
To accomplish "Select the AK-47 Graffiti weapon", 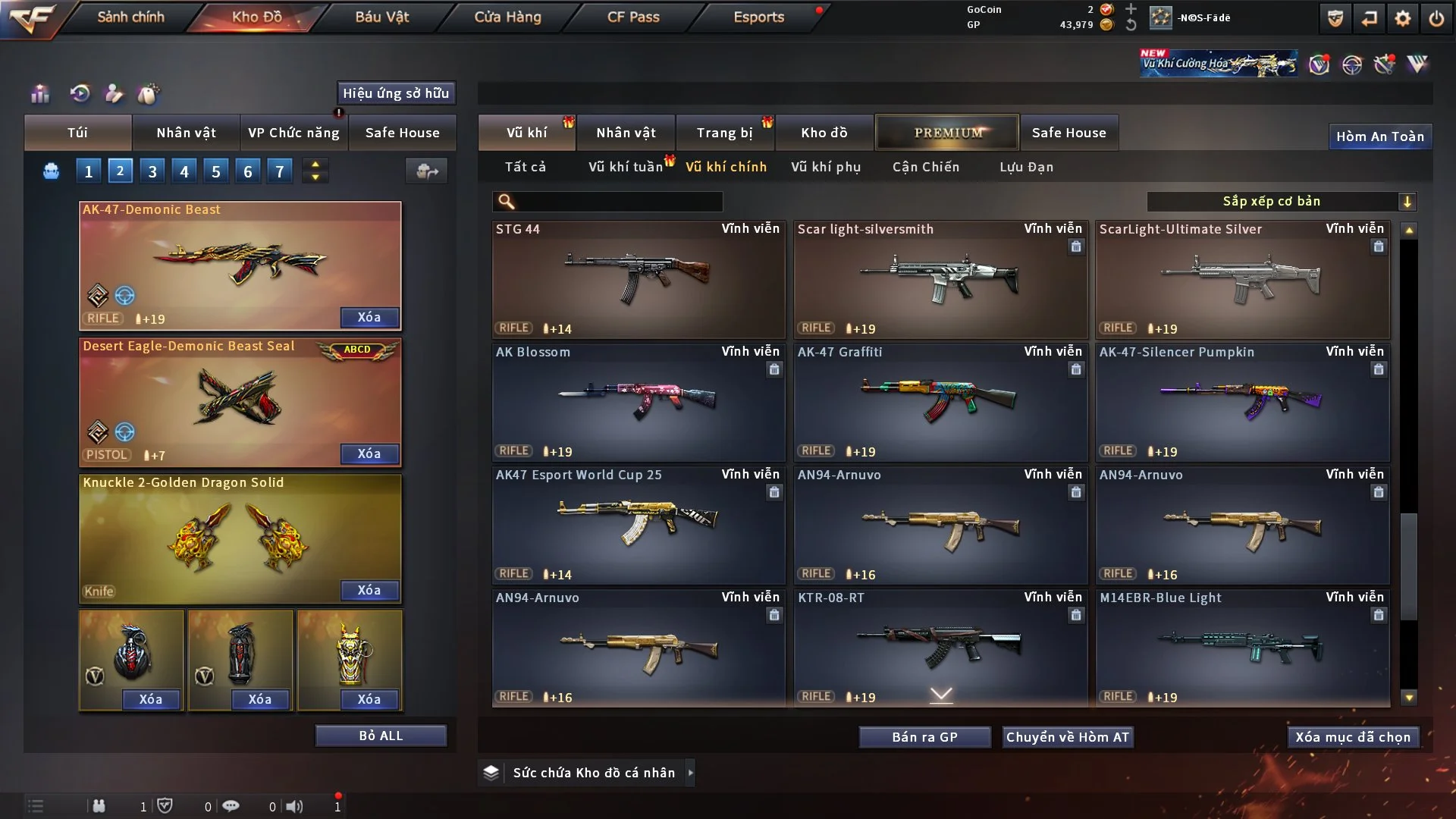I will (x=940, y=402).
